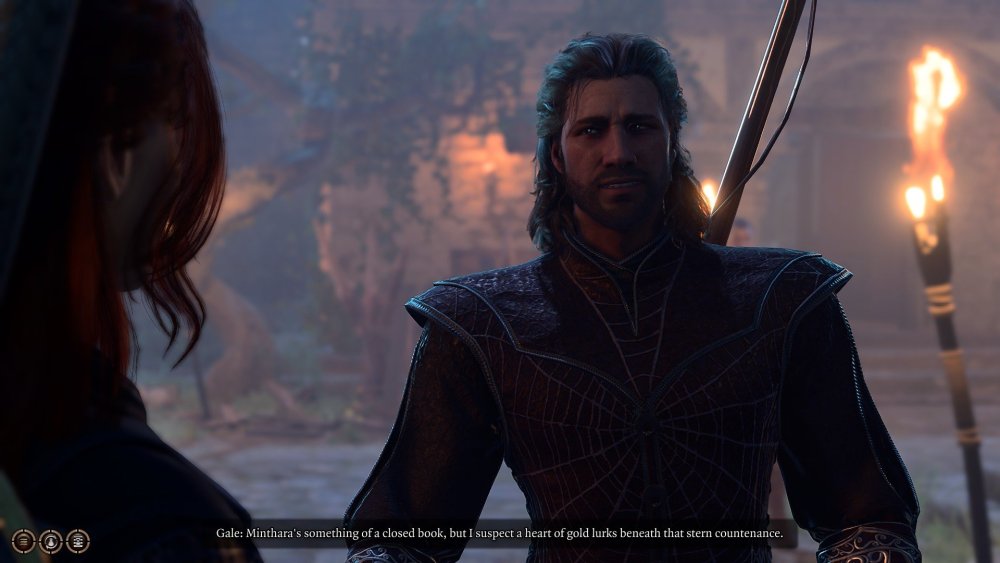The height and width of the screenshot is (563, 1000).
Task: Click the circular-arrows character silhouette button
Action: pos(51,542)
